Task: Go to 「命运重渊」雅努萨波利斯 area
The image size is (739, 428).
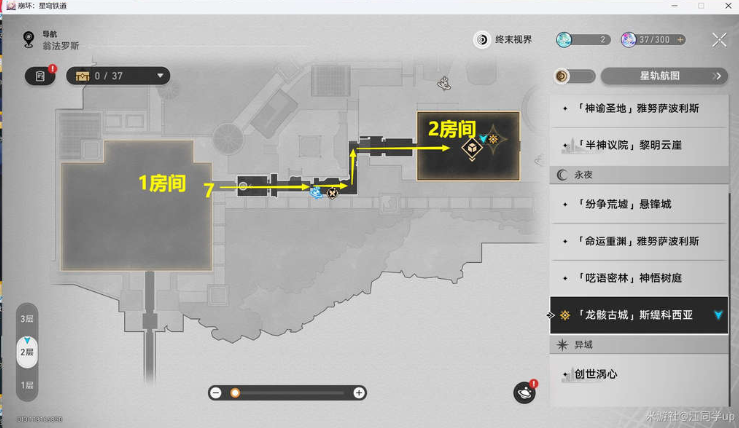Action: [639, 242]
